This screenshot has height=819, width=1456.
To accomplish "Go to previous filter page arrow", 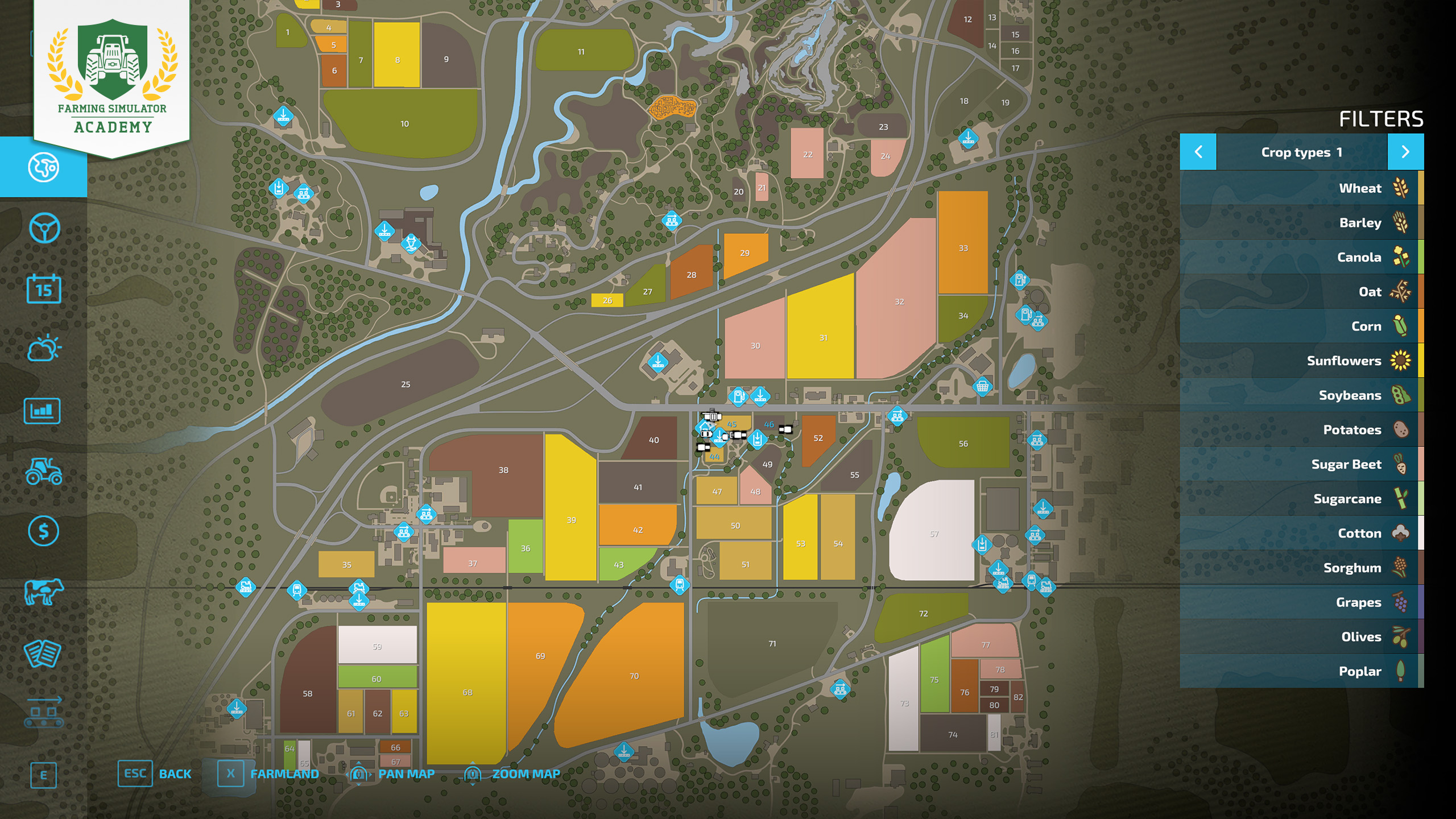I will [x=1198, y=152].
